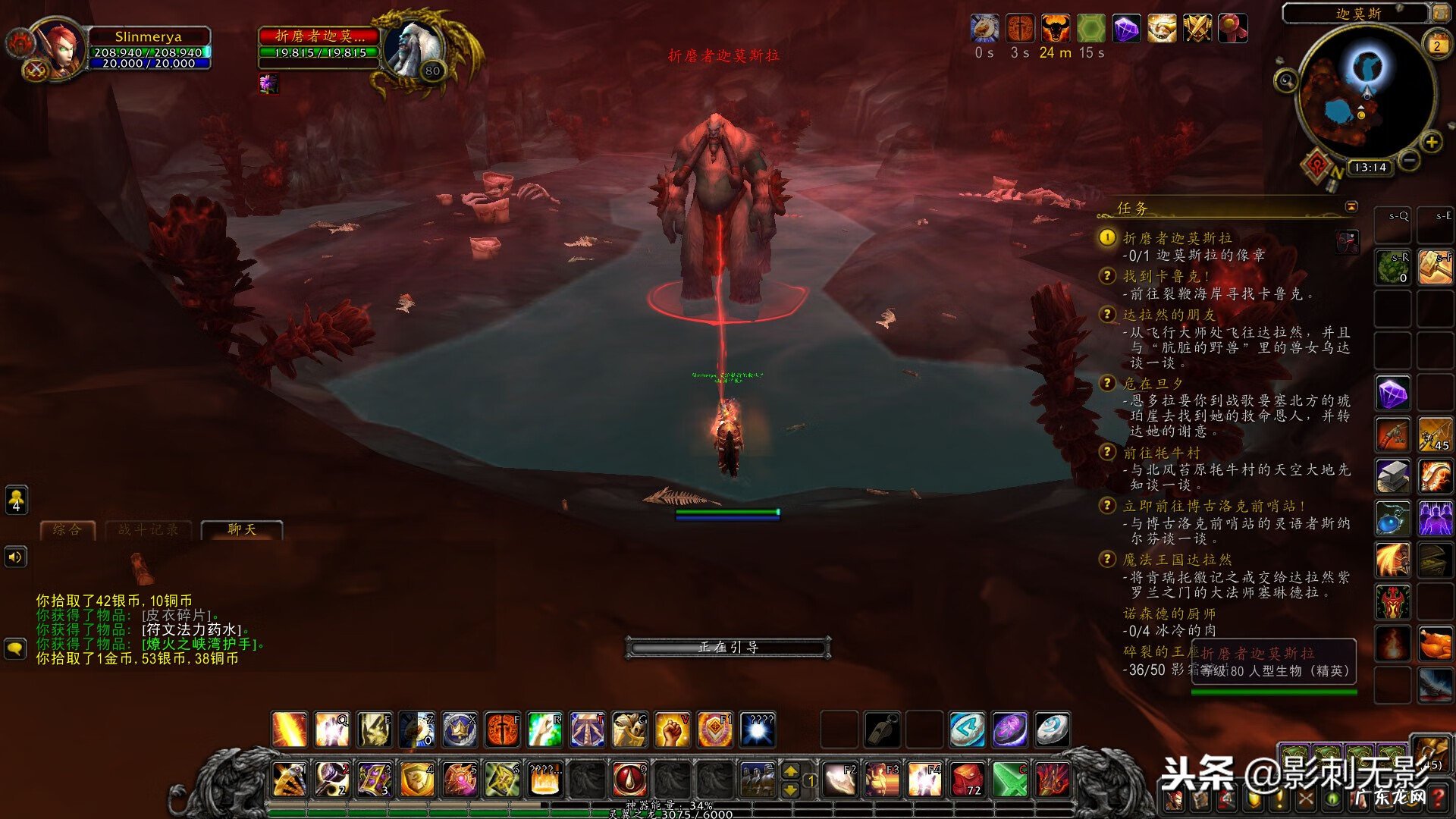Open the chat speech bubble button
This screenshot has height=819, width=1456.
tap(16, 649)
